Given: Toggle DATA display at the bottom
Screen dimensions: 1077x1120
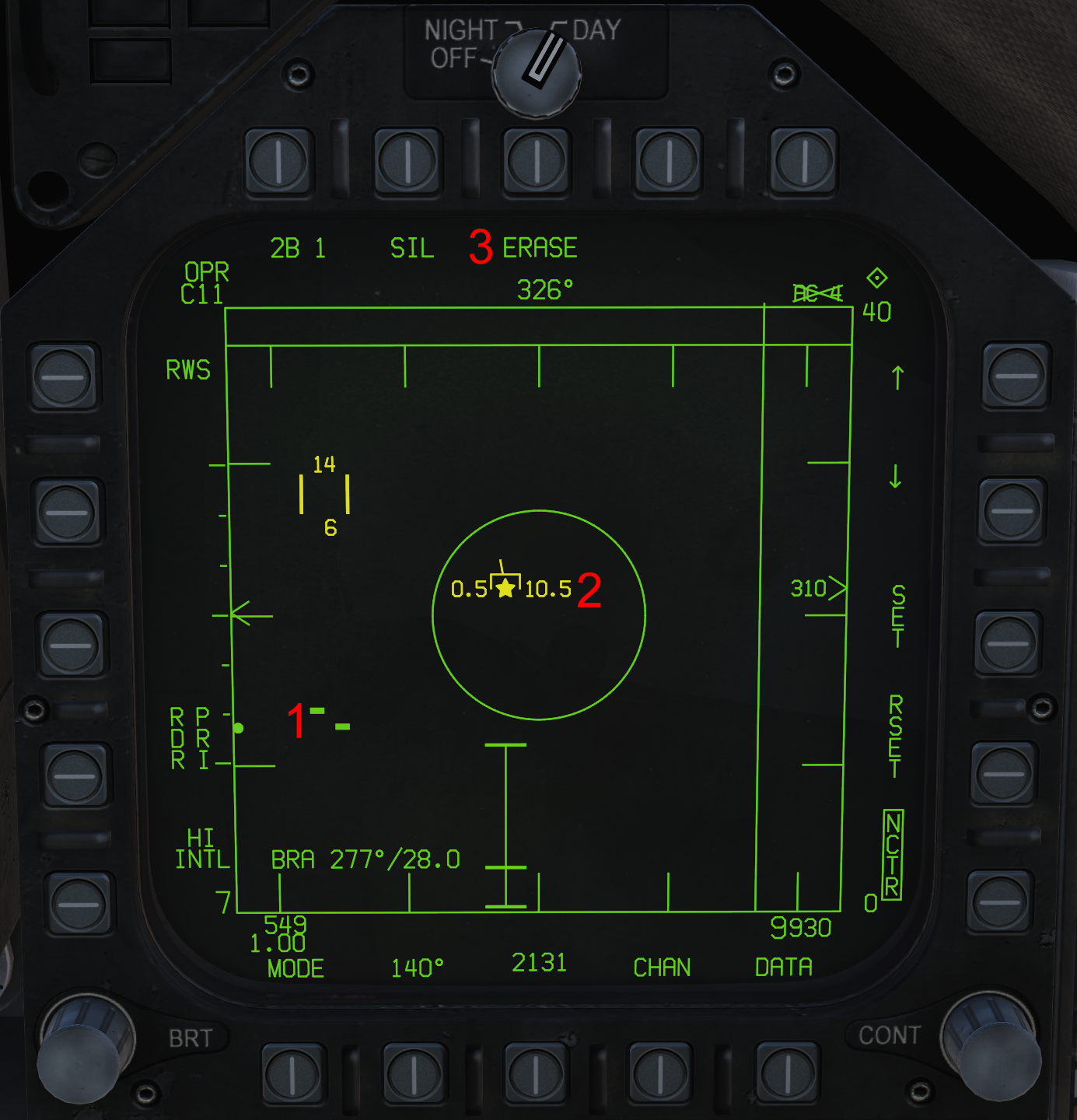Looking at the screenshot, I should [x=782, y=968].
